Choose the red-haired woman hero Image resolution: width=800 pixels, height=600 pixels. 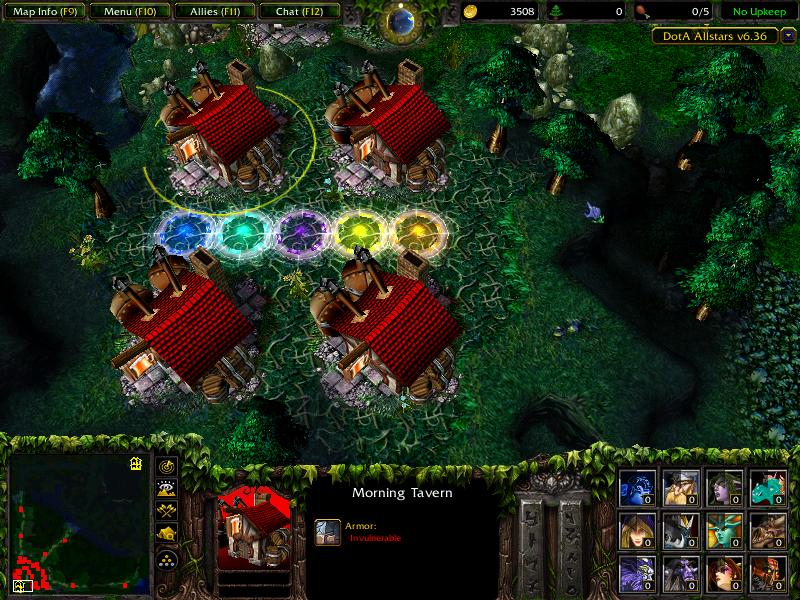tap(724, 574)
